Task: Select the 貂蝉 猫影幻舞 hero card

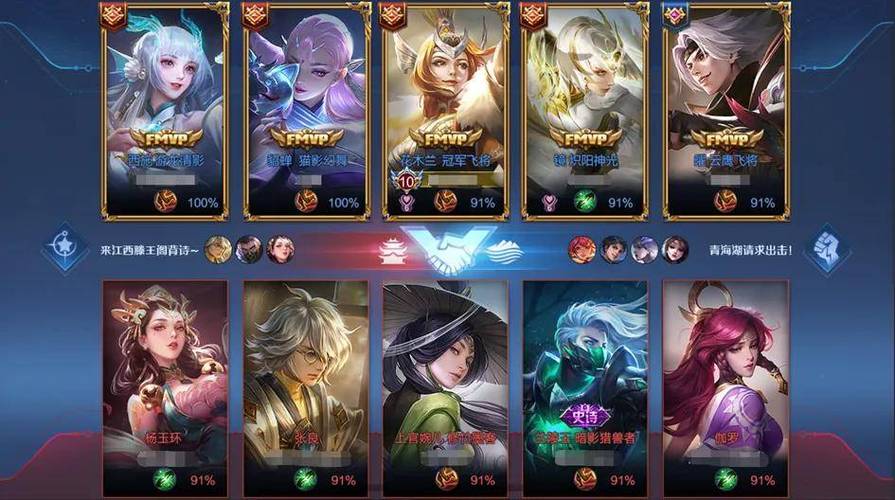Action: click(306, 110)
